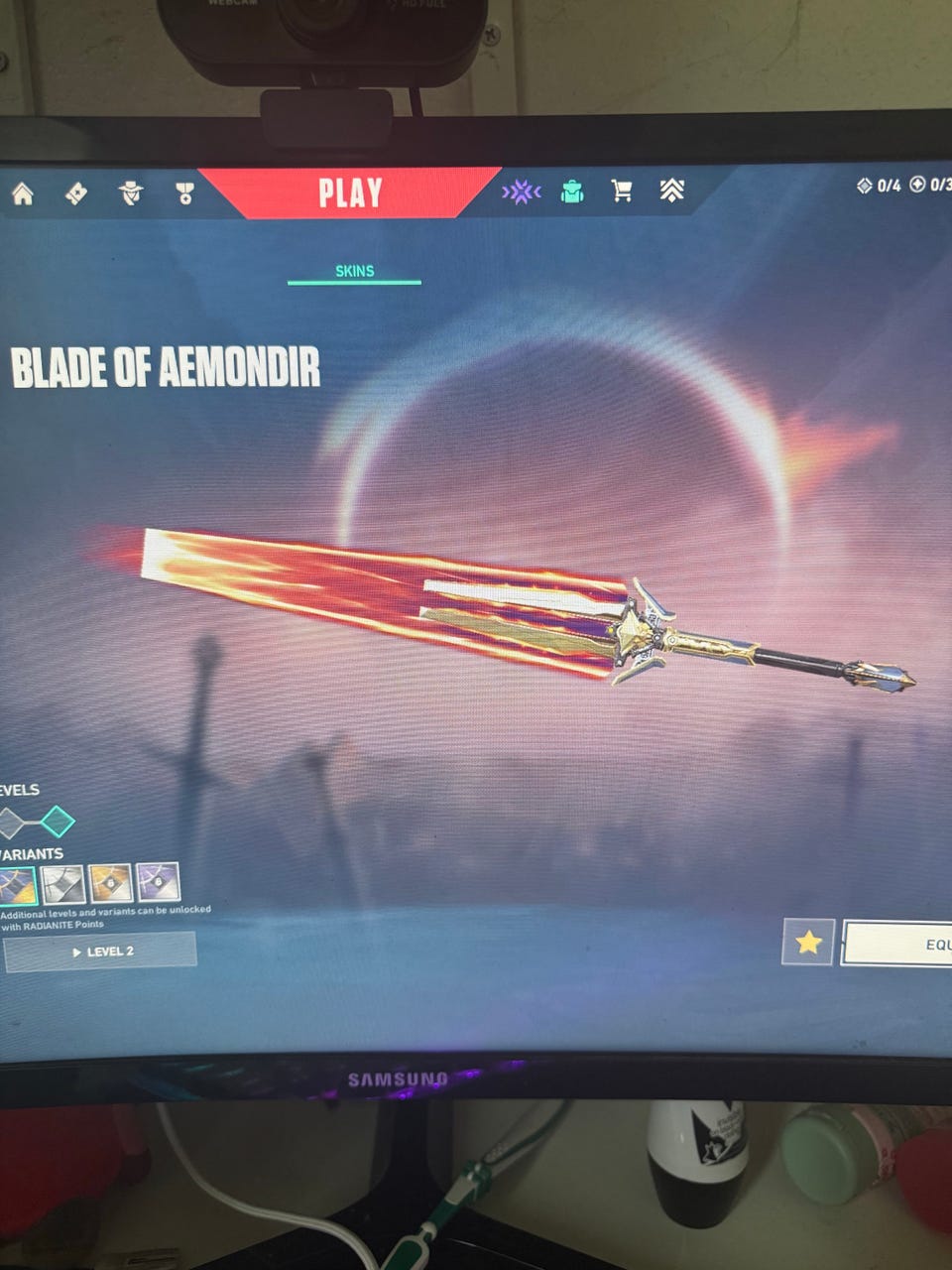This screenshot has height=1270, width=952.
Task: Choose the locked purple variant
Action: tap(157, 883)
